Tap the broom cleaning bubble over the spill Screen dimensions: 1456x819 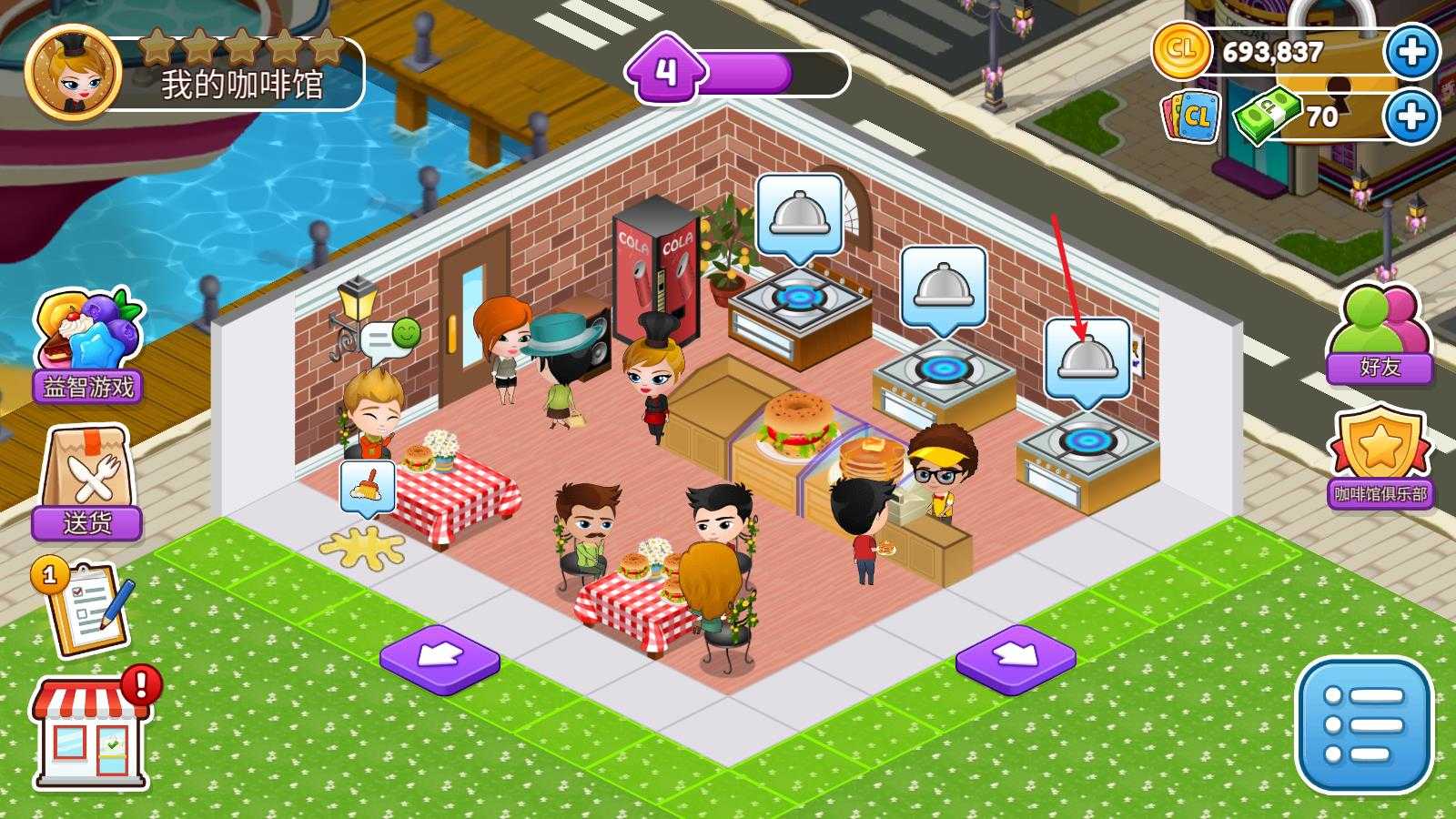click(368, 489)
